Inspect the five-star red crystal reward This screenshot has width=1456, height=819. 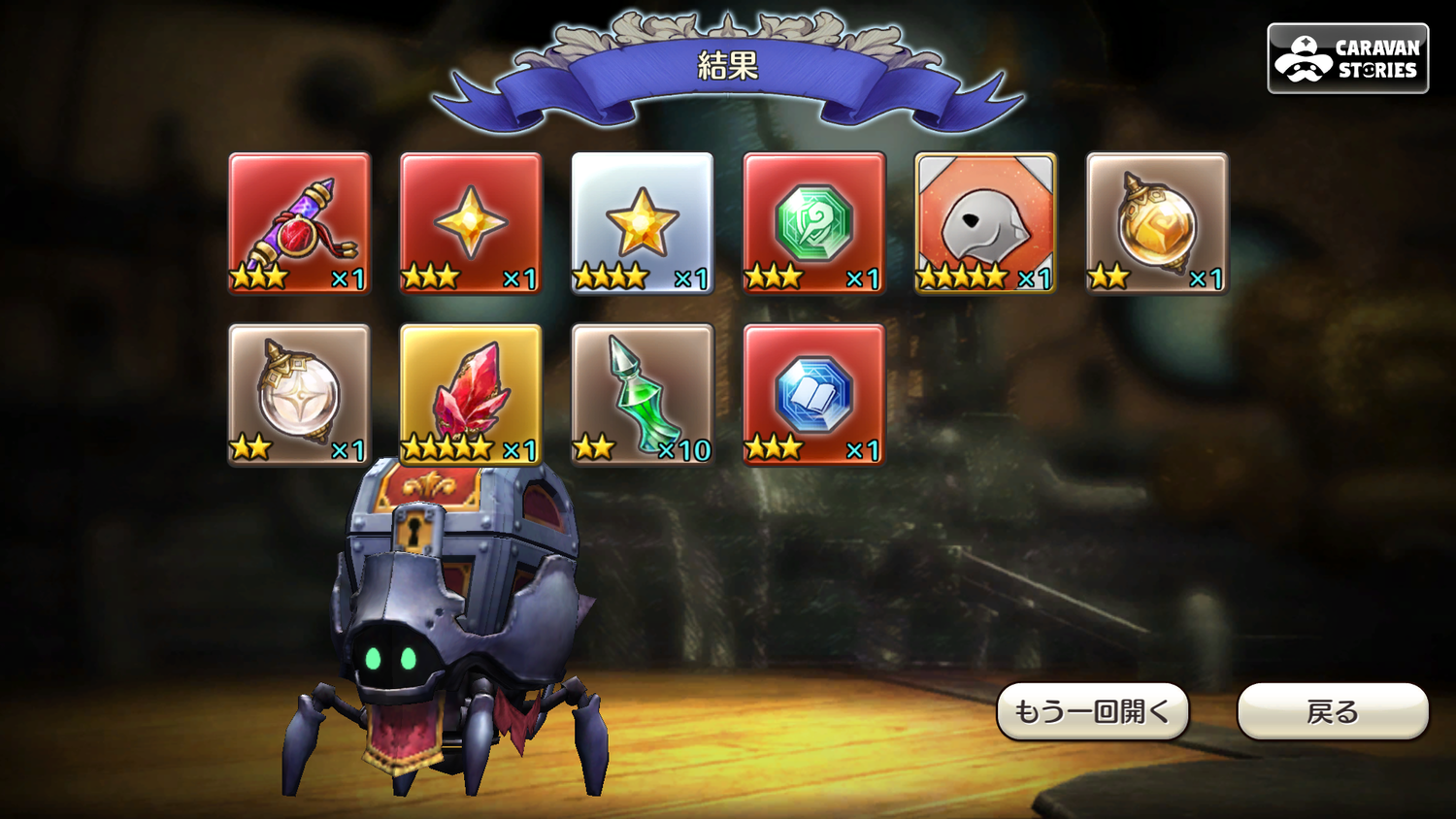click(x=471, y=394)
